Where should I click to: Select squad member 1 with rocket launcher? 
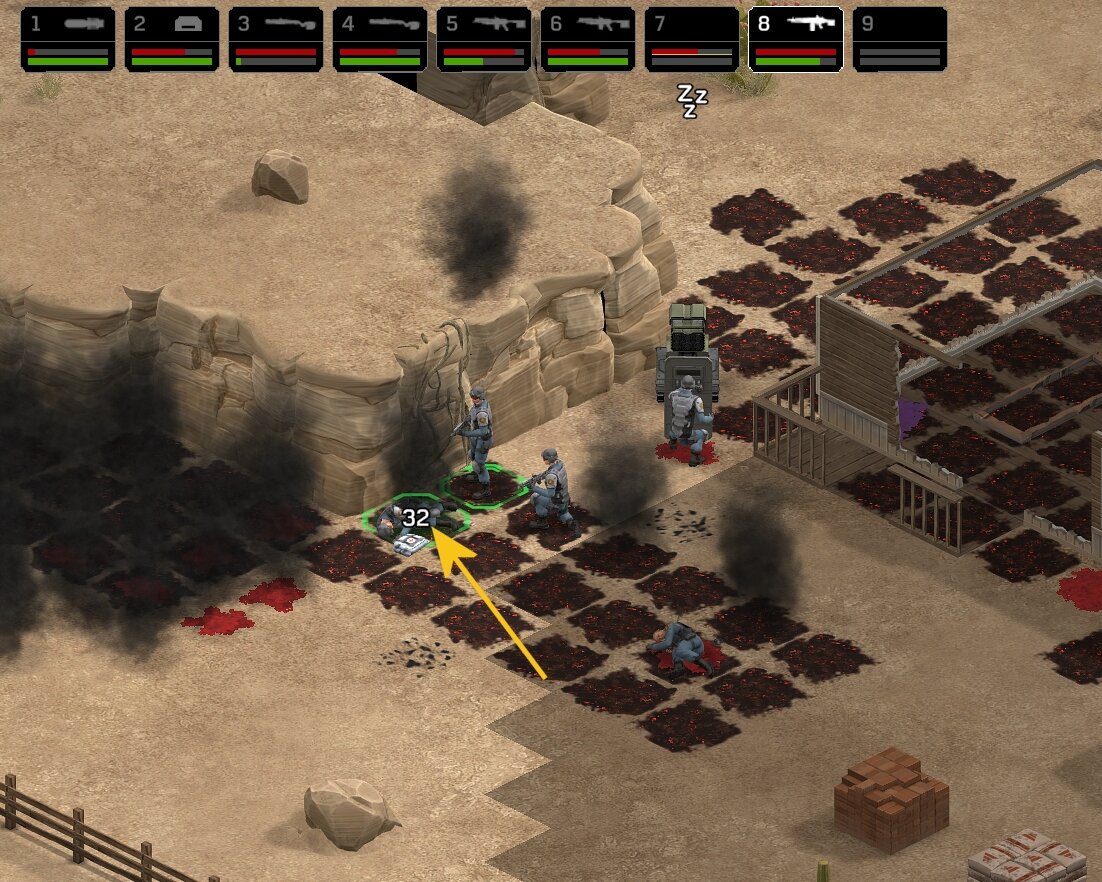(x=68, y=40)
